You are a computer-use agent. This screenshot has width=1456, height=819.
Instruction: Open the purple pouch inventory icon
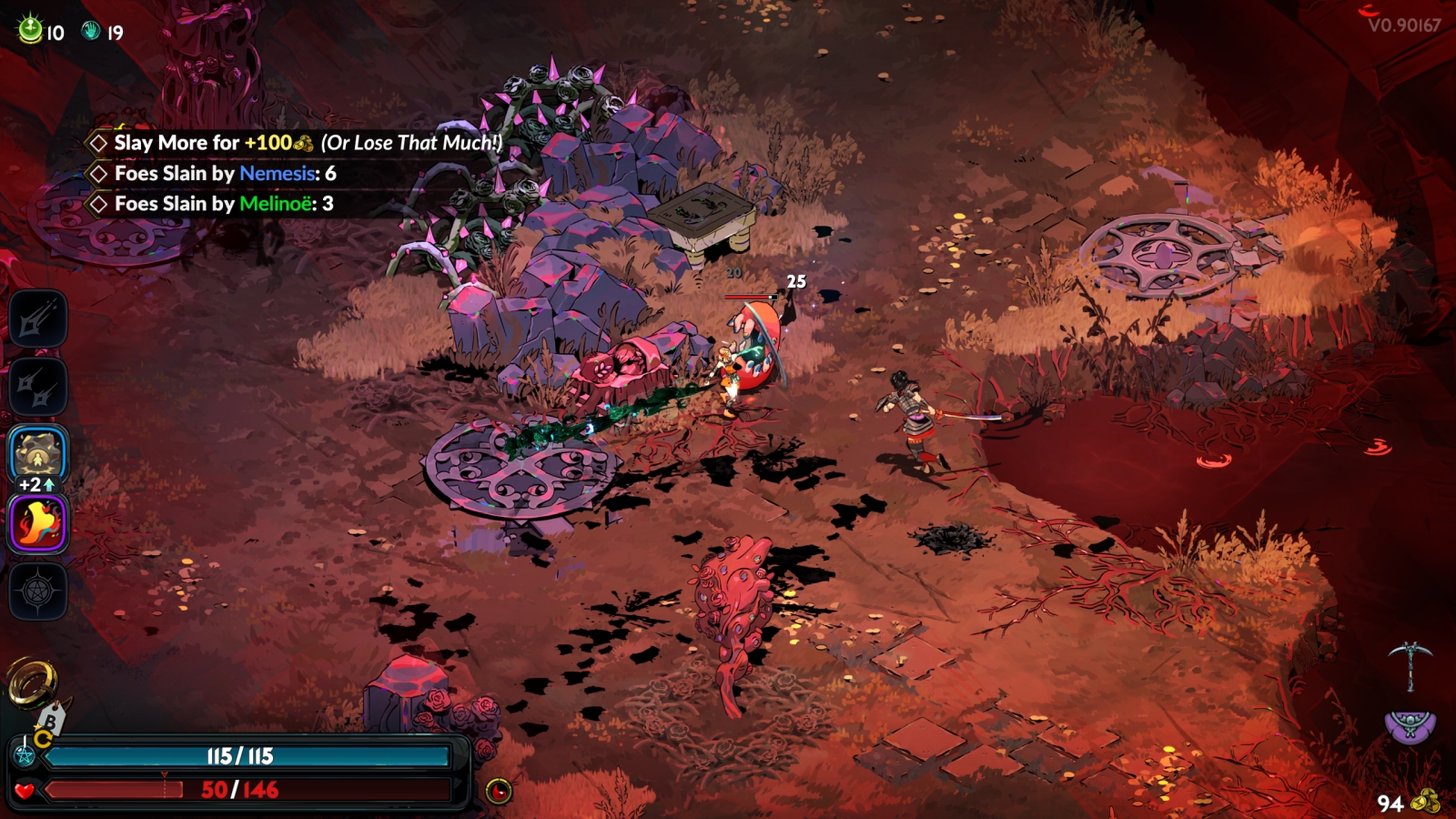[x=1410, y=725]
